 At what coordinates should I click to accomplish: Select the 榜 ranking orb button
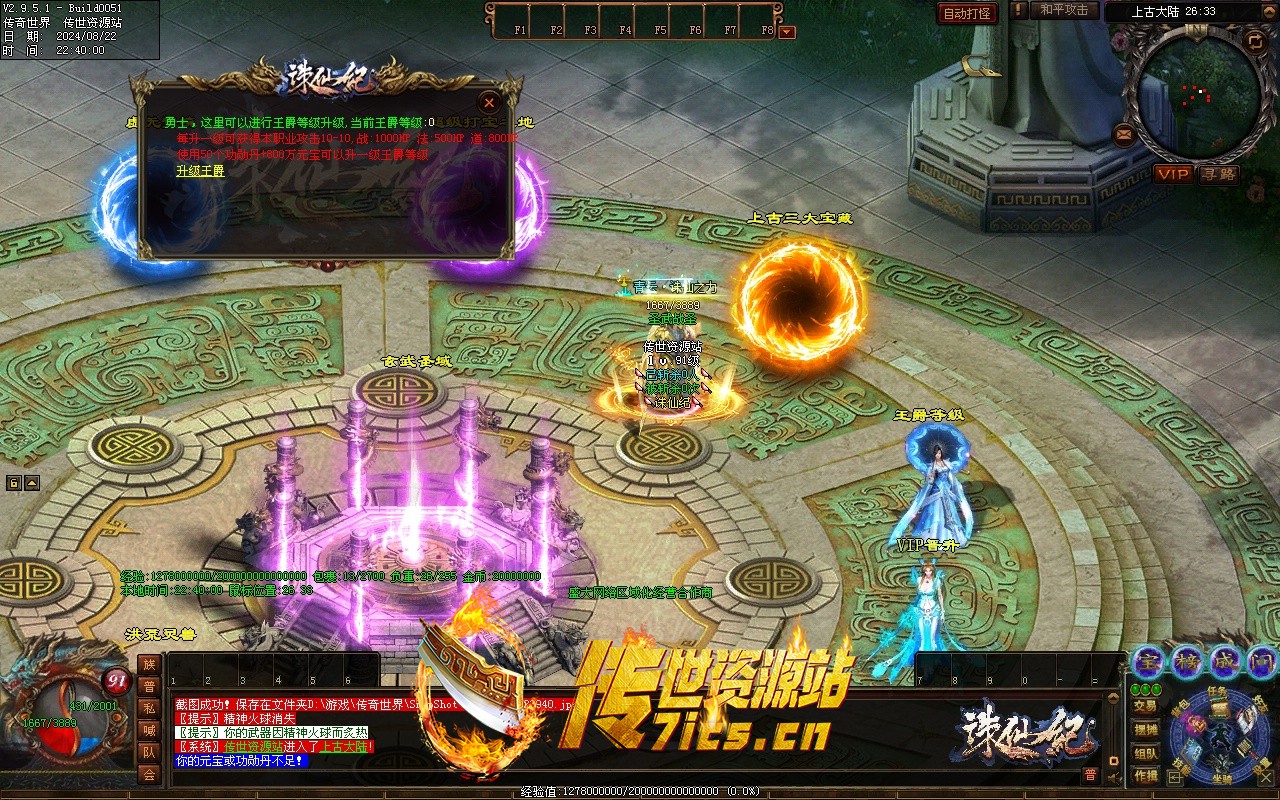point(1187,661)
